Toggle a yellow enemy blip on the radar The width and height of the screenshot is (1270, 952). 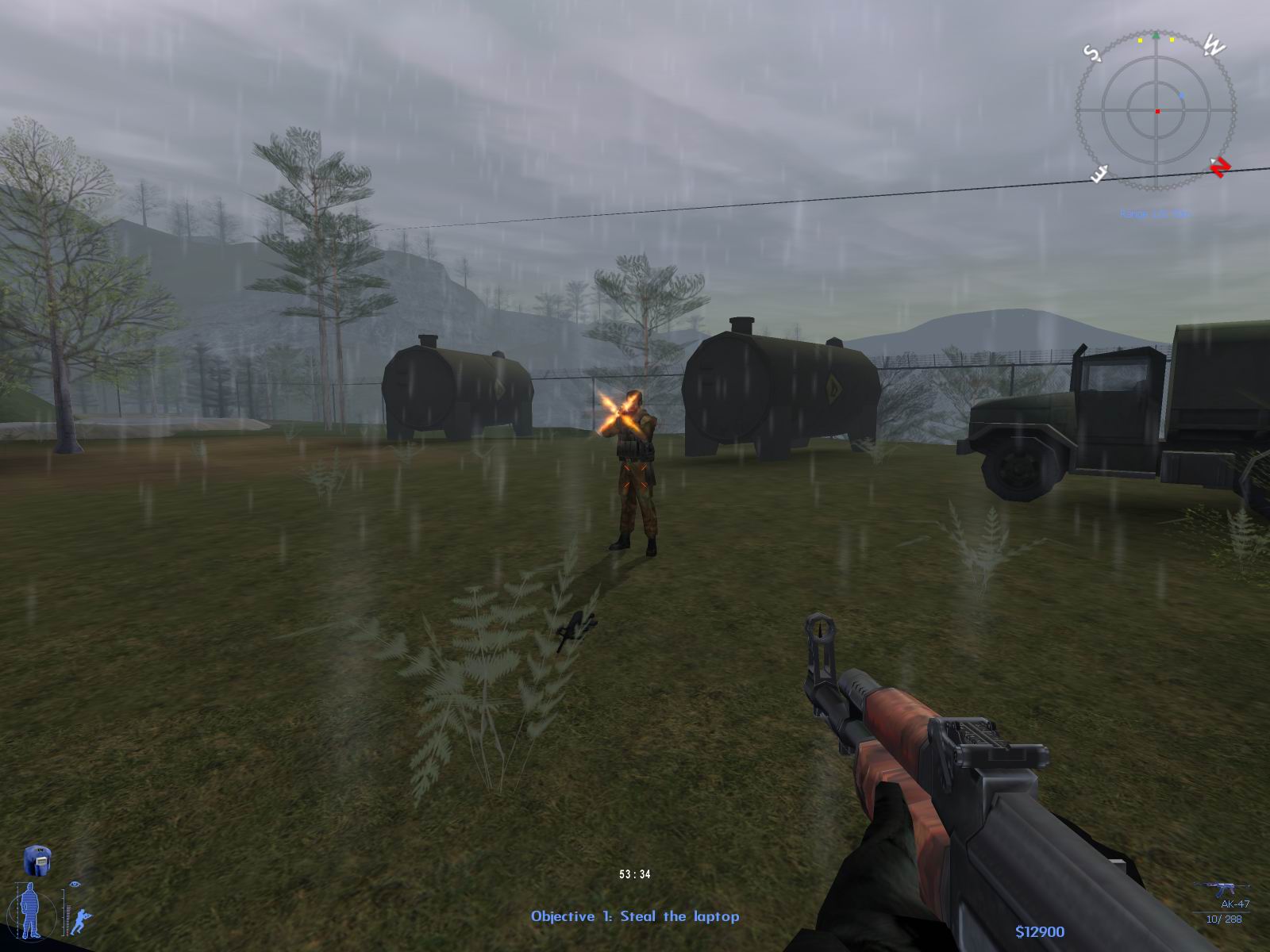click(x=1139, y=40)
